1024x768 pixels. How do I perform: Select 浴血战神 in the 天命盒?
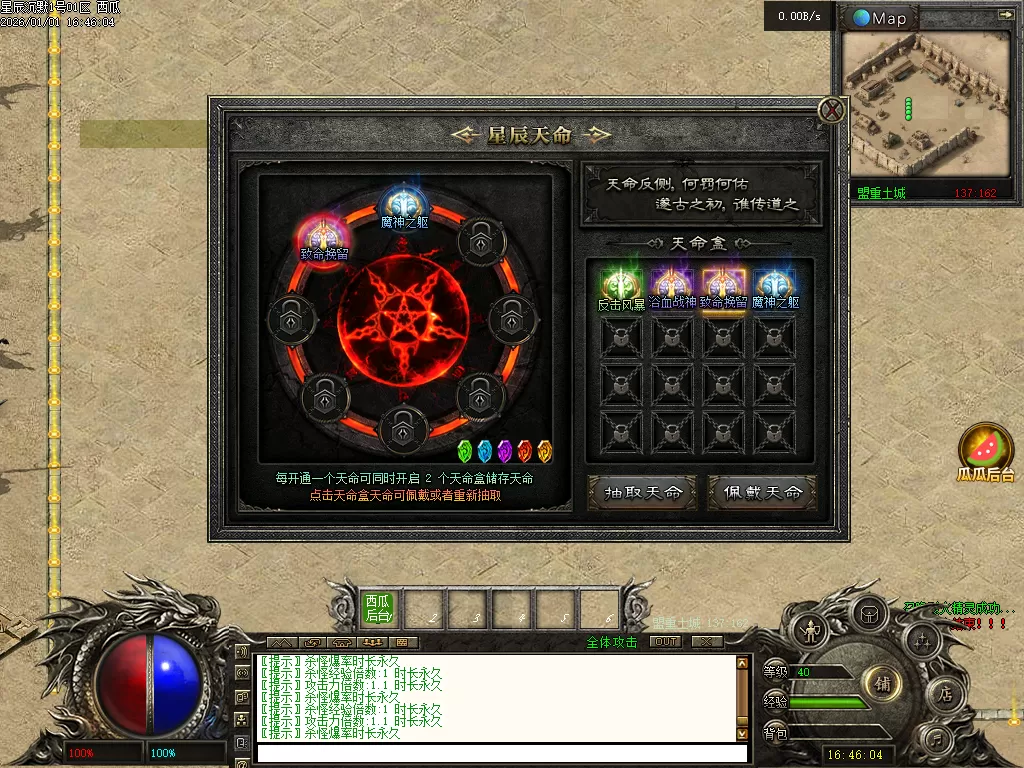[672, 288]
